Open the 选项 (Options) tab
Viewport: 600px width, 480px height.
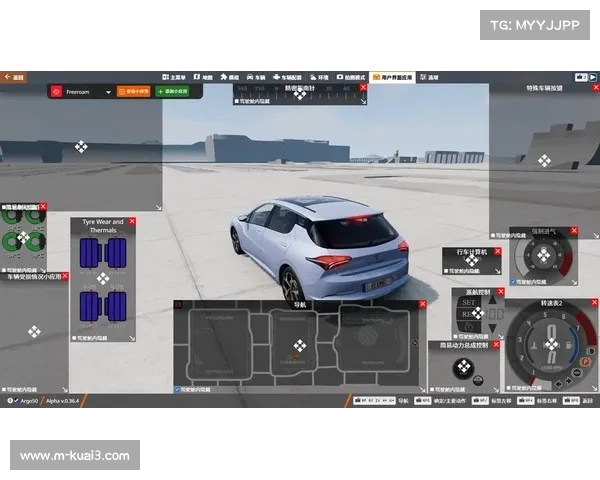coord(430,76)
